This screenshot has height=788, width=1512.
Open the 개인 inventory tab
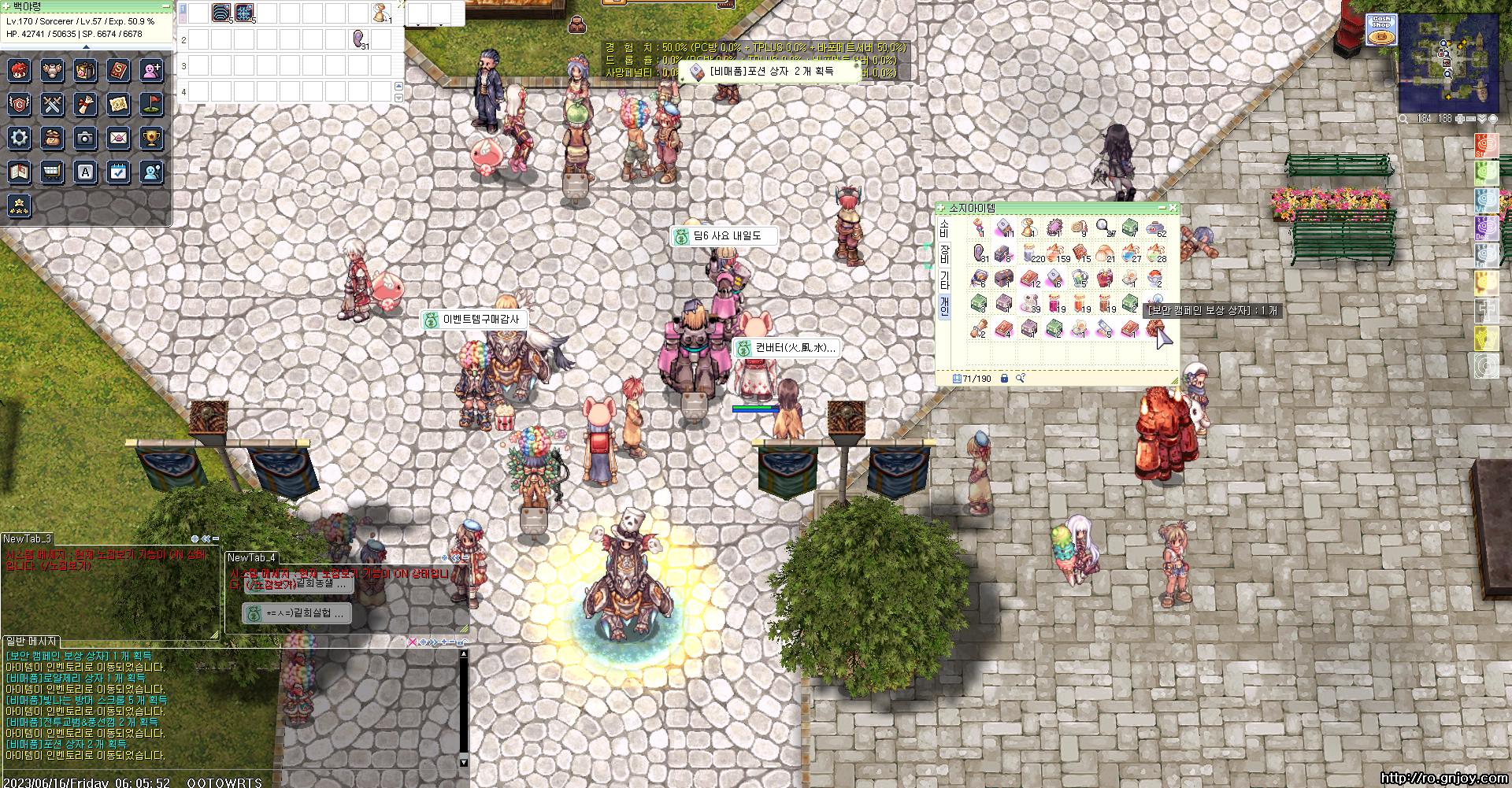click(x=945, y=305)
